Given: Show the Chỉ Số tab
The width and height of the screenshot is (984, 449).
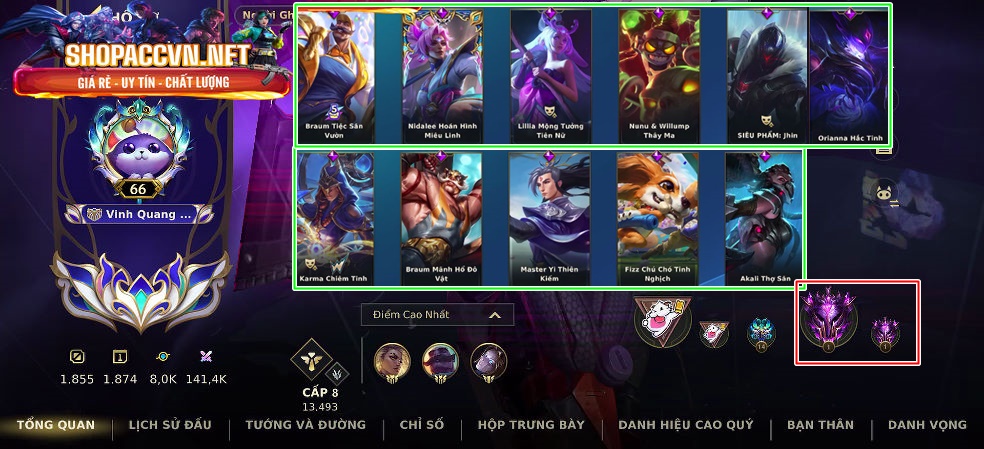Looking at the screenshot, I should (x=421, y=425).
